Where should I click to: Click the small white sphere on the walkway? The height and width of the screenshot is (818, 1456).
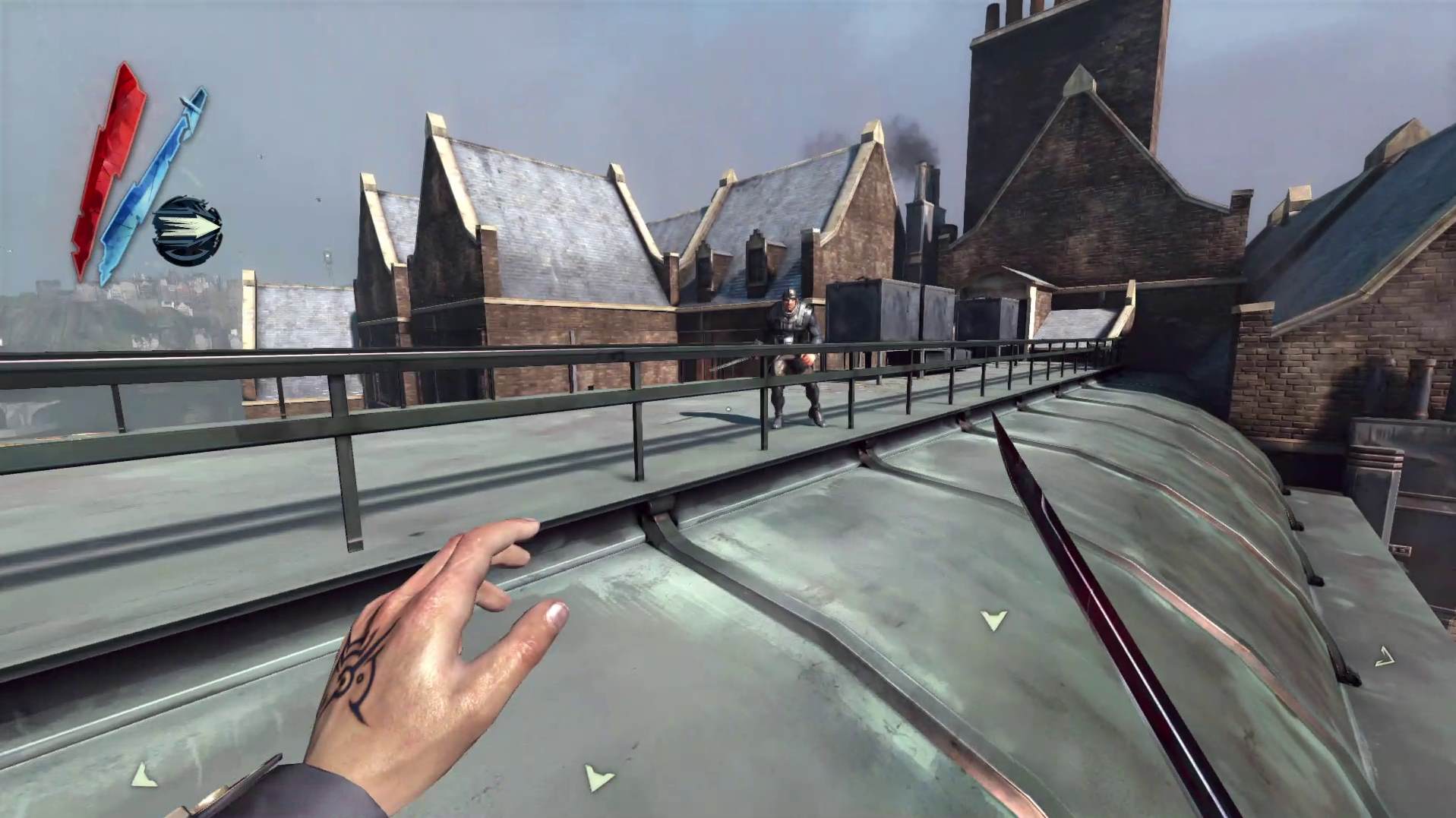pos(728,409)
